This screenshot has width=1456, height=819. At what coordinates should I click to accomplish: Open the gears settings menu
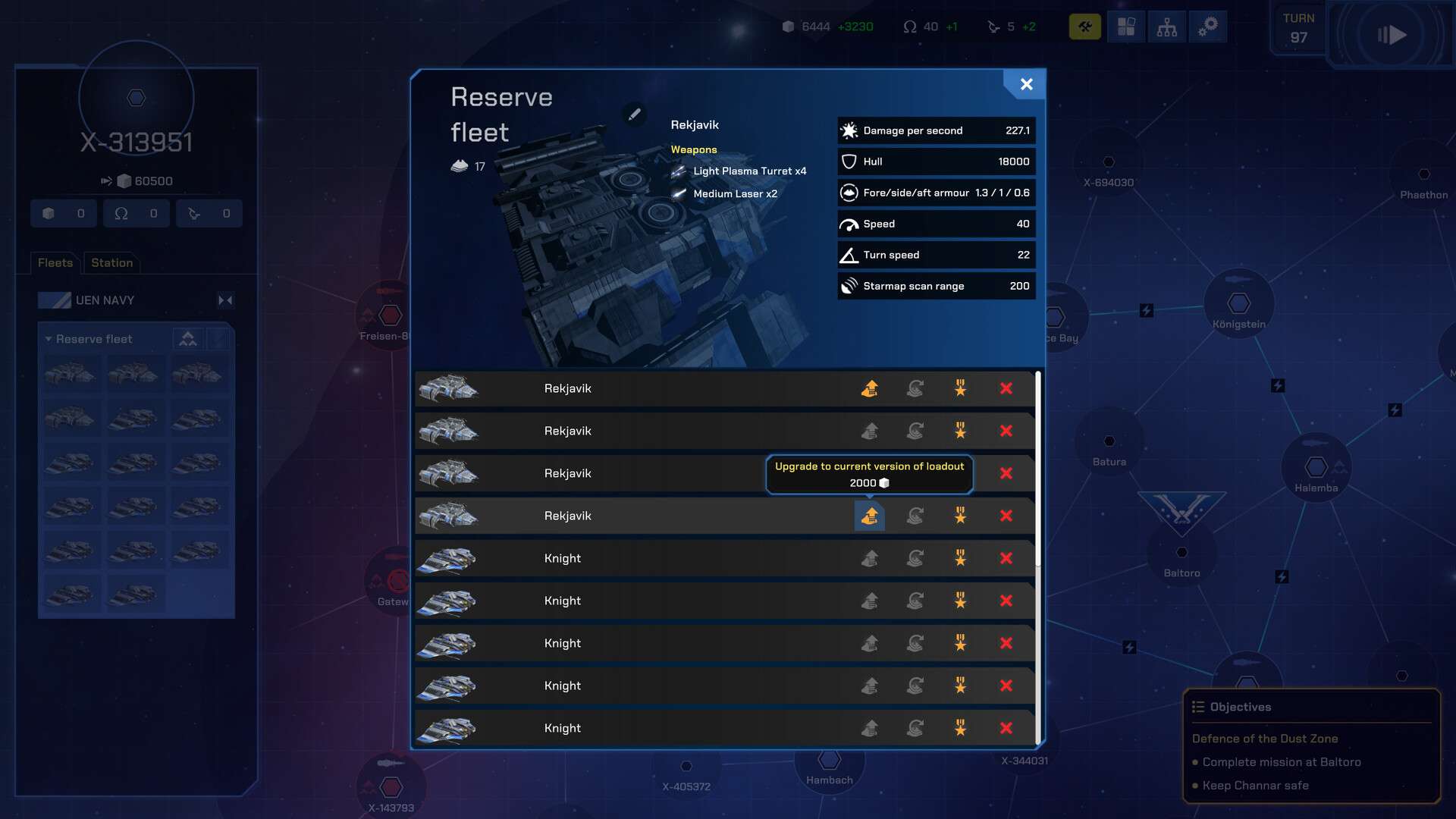1207,27
